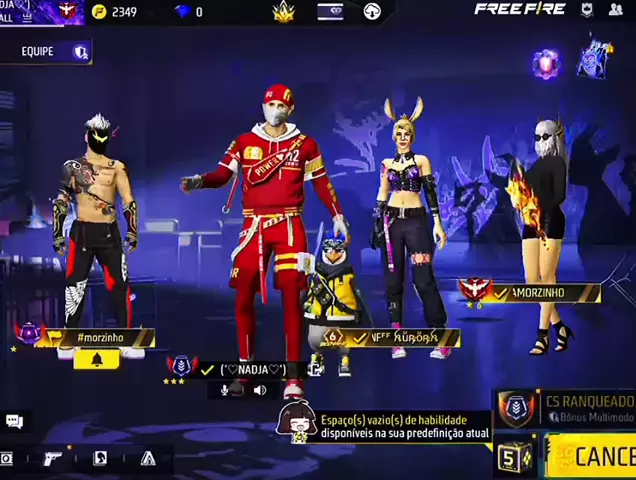Image resolution: width=636 pixels, height=480 pixels.
Task: Select the player profile avatar
Action: tap(67, 11)
